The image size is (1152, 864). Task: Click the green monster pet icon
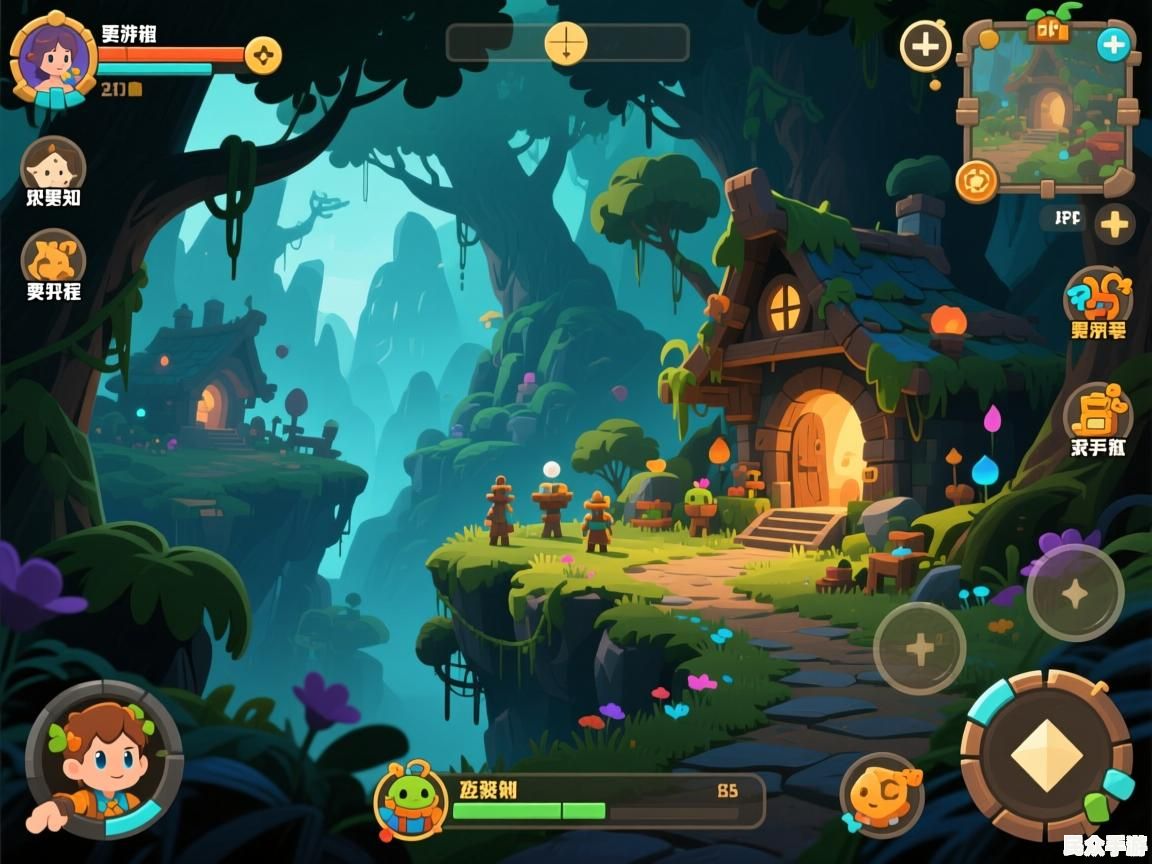click(409, 798)
